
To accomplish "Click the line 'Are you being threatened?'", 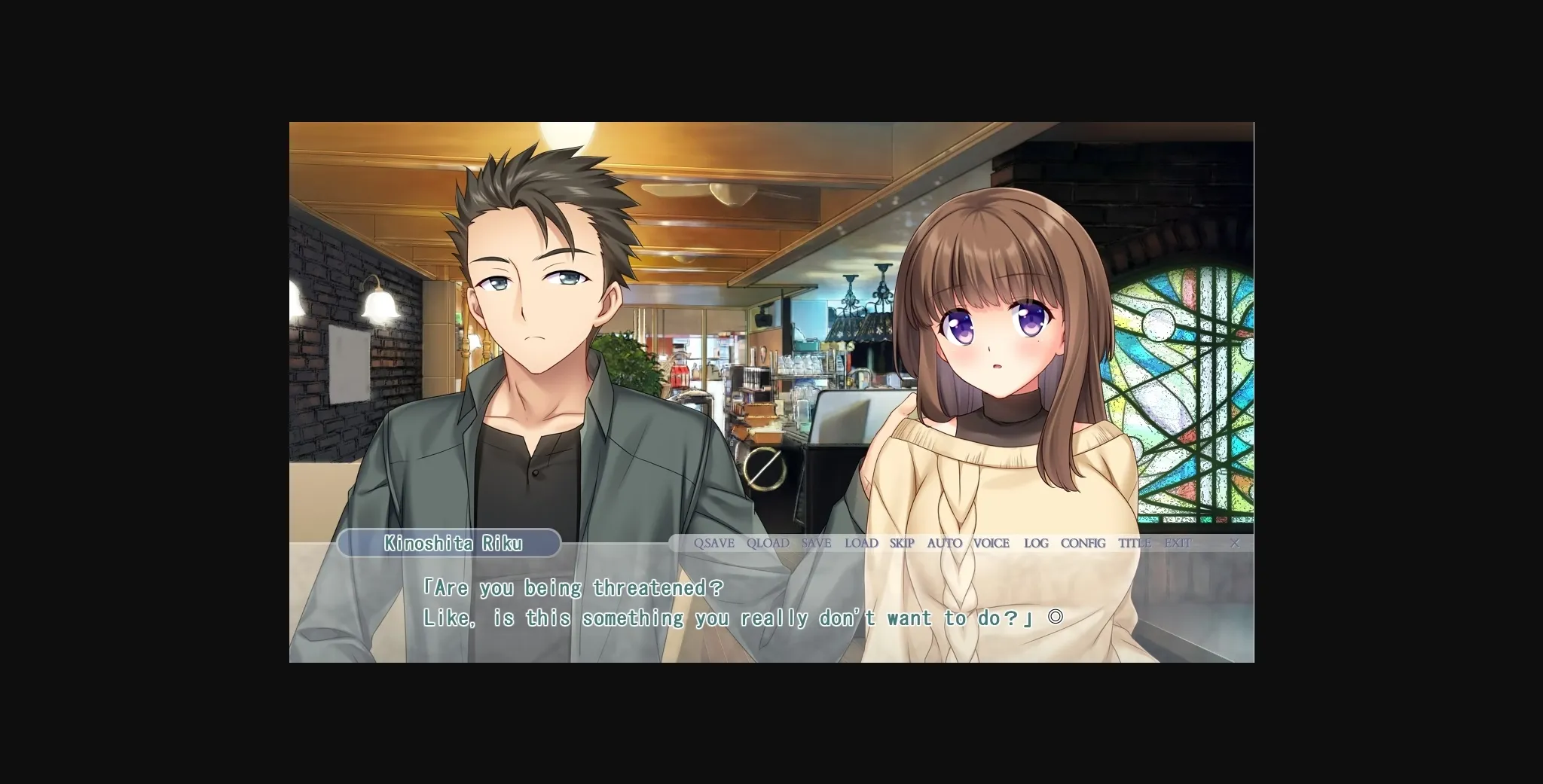I will pos(574,587).
